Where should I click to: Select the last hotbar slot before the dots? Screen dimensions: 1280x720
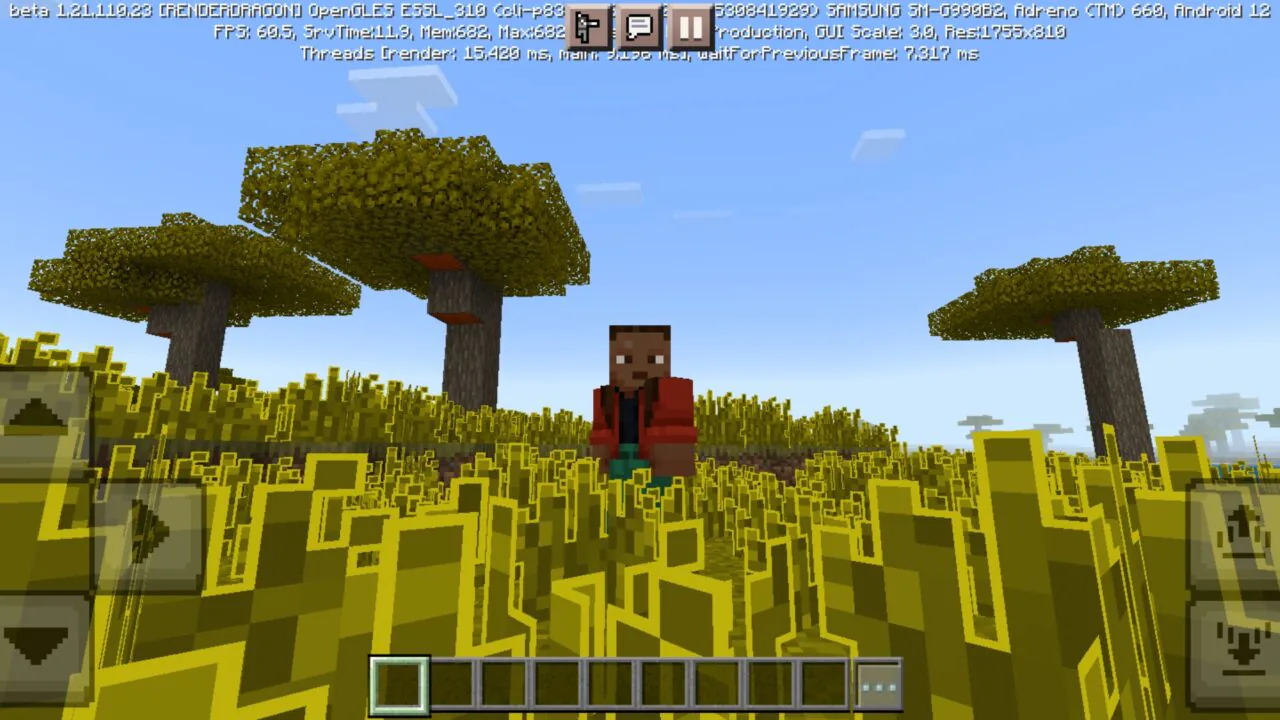pos(823,684)
